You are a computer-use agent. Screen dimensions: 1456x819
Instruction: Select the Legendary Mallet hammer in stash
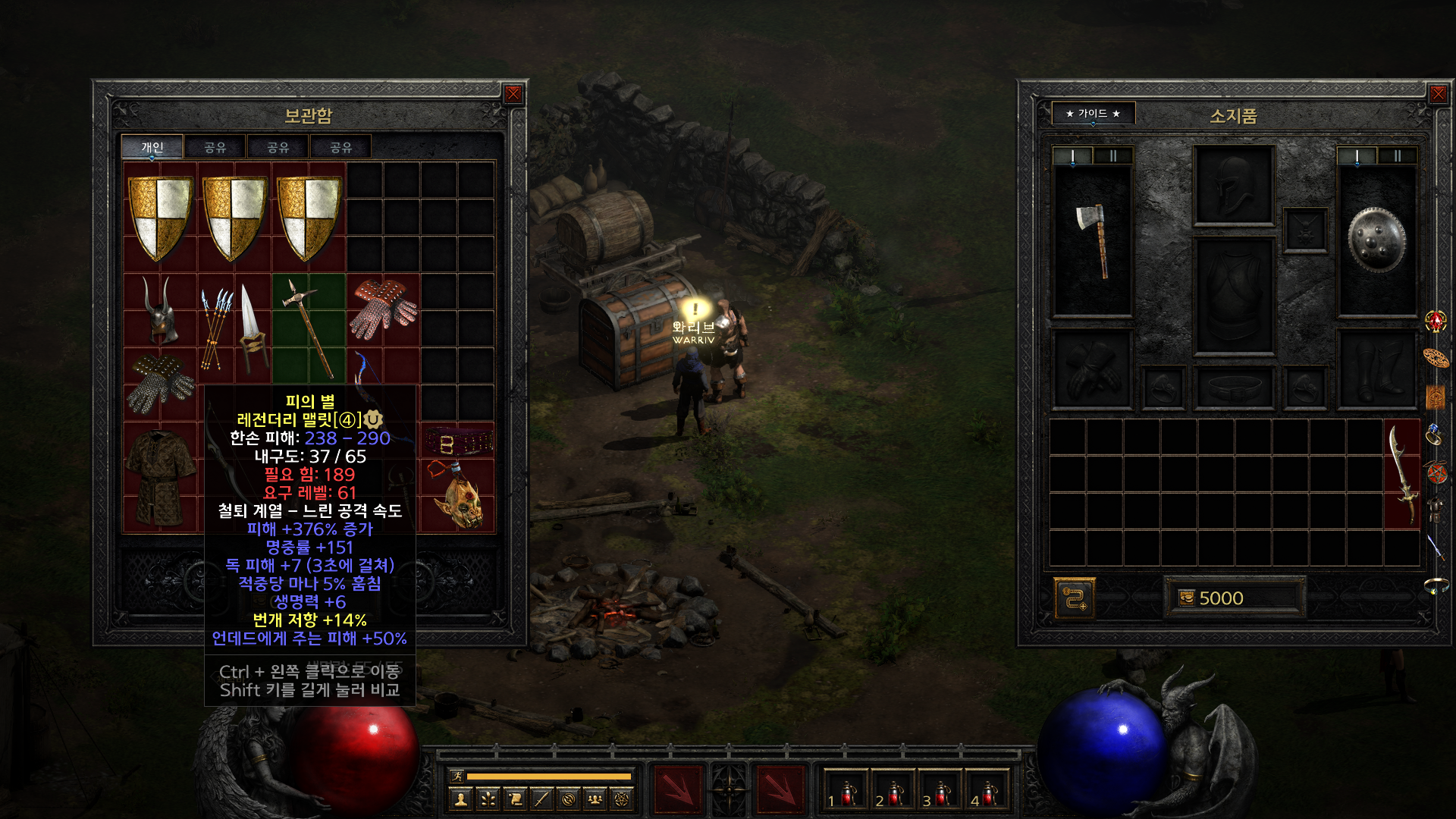click(x=308, y=328)
